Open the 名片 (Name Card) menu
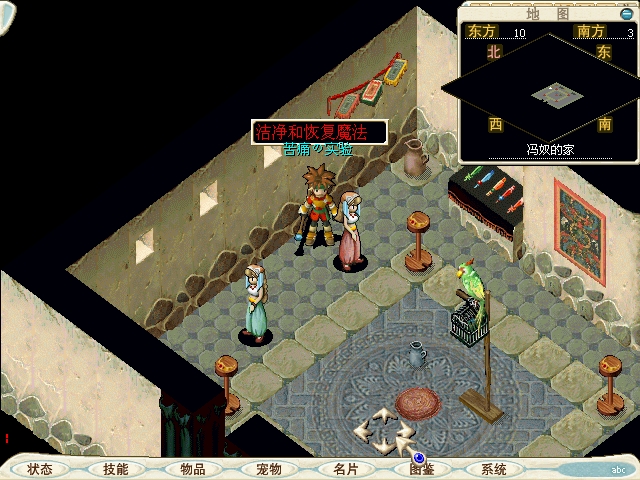640x480 pixels. (345, 469)
